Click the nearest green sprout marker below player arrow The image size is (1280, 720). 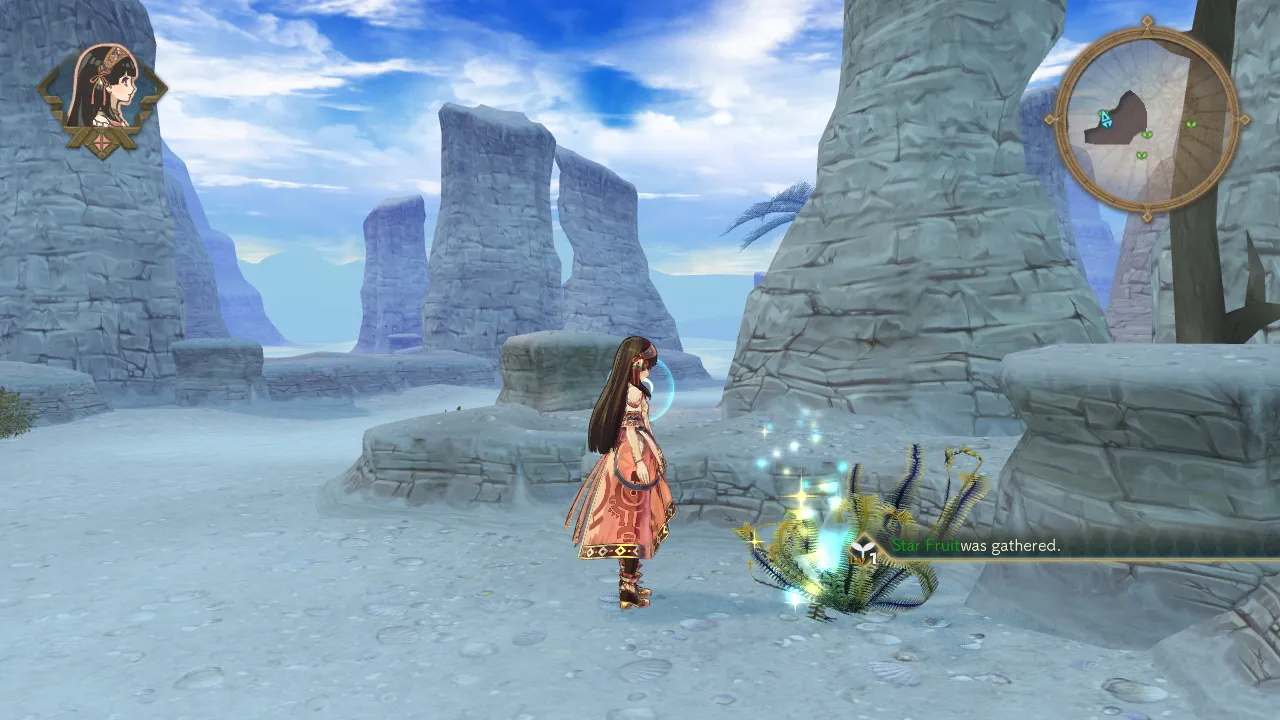1147,135
